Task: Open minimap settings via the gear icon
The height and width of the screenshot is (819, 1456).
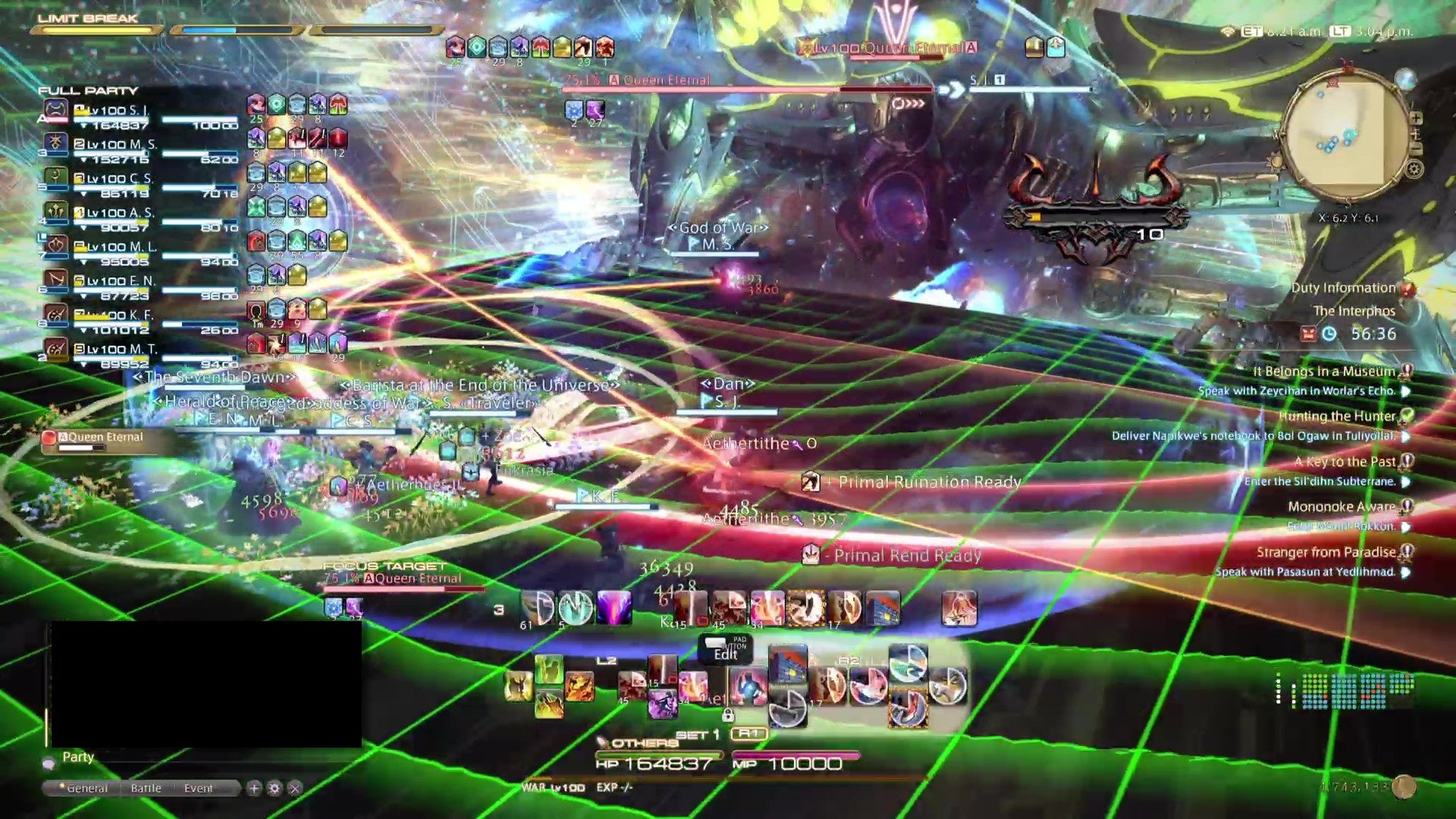Action: tap(1414, 168)
